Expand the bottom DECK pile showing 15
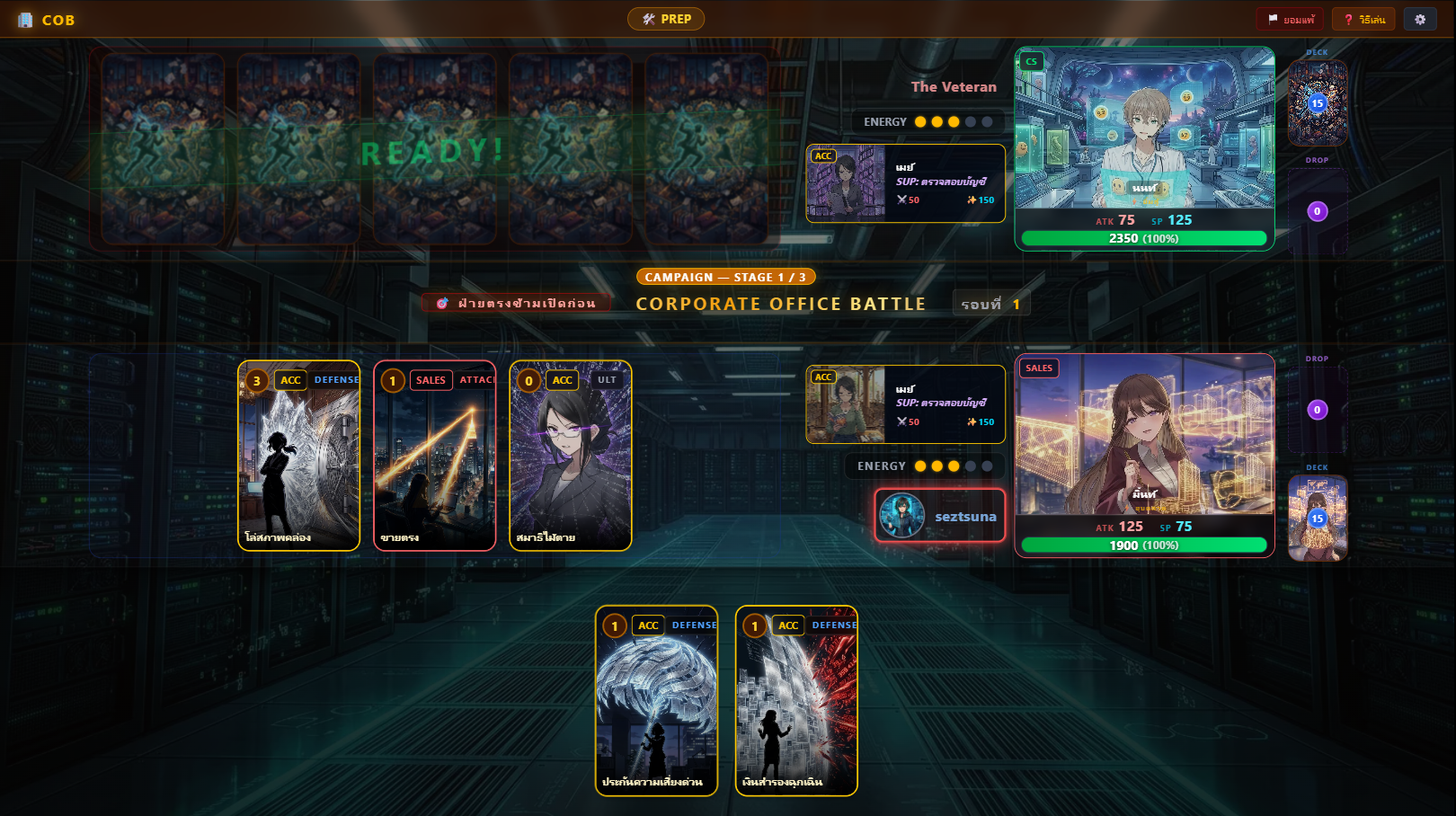 (x=1318, y=518)
